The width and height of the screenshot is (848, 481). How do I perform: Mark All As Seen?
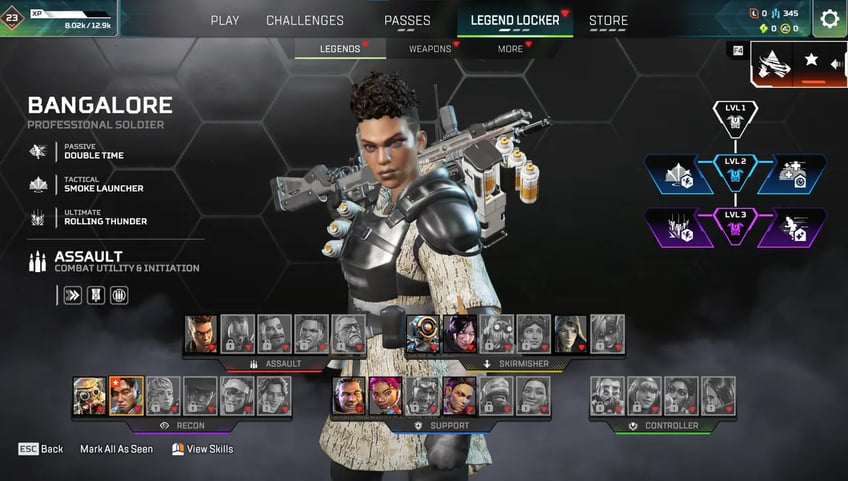[x=116, y=449]
